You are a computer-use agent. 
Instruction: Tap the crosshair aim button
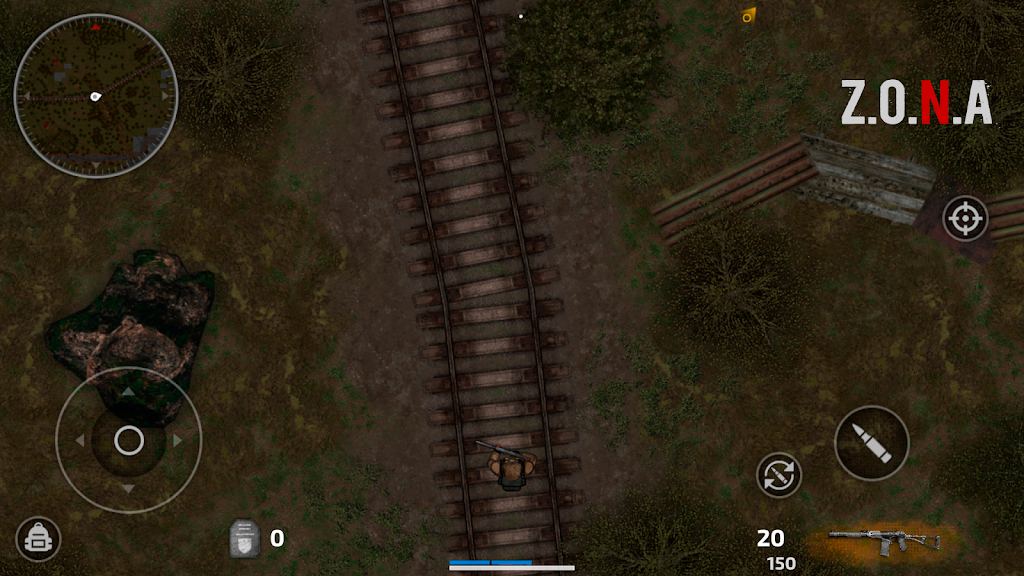965,218
